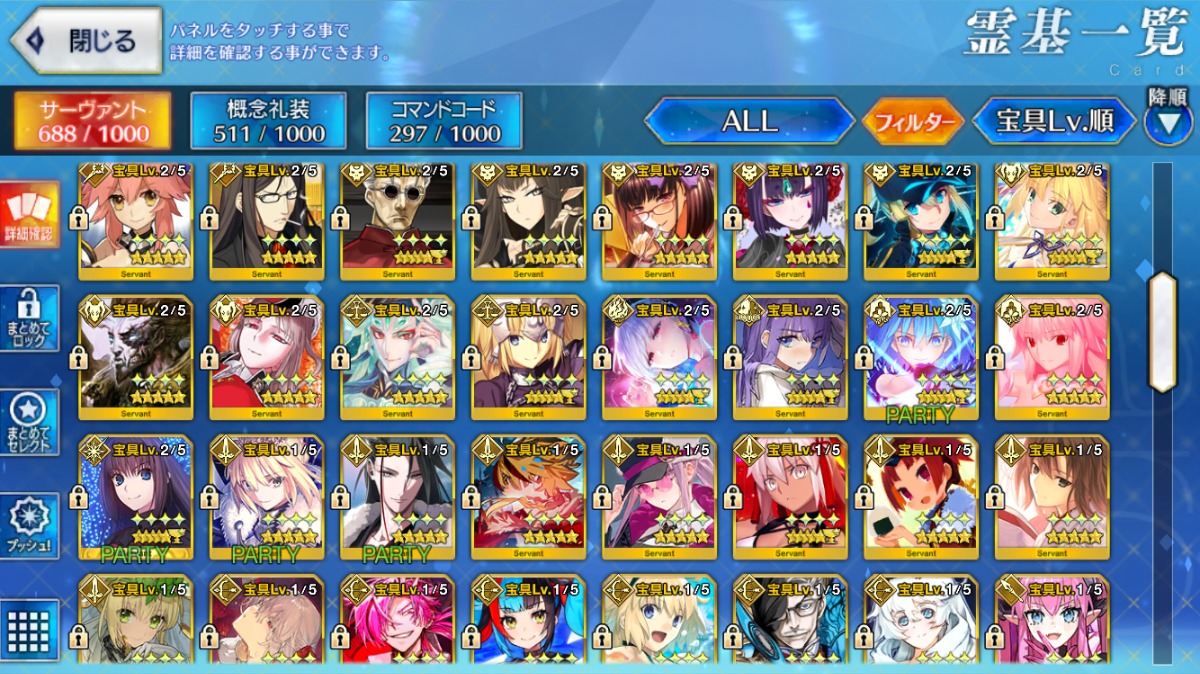The image size is (1200, 674).
Task: Open the プッシュ! button
Action: tap(30, 526)
